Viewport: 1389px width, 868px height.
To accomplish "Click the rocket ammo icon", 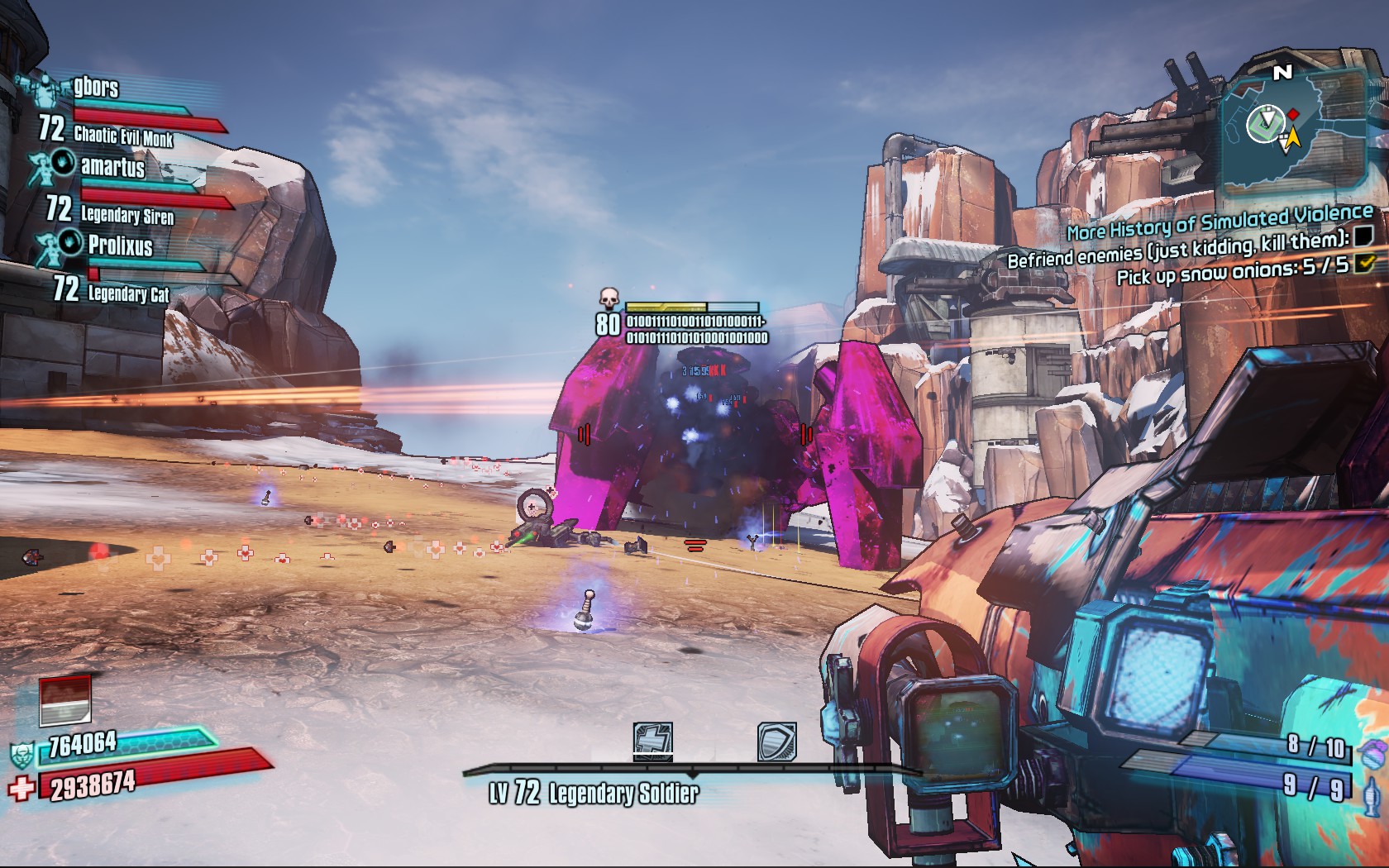I will (x=1373, y=792).
